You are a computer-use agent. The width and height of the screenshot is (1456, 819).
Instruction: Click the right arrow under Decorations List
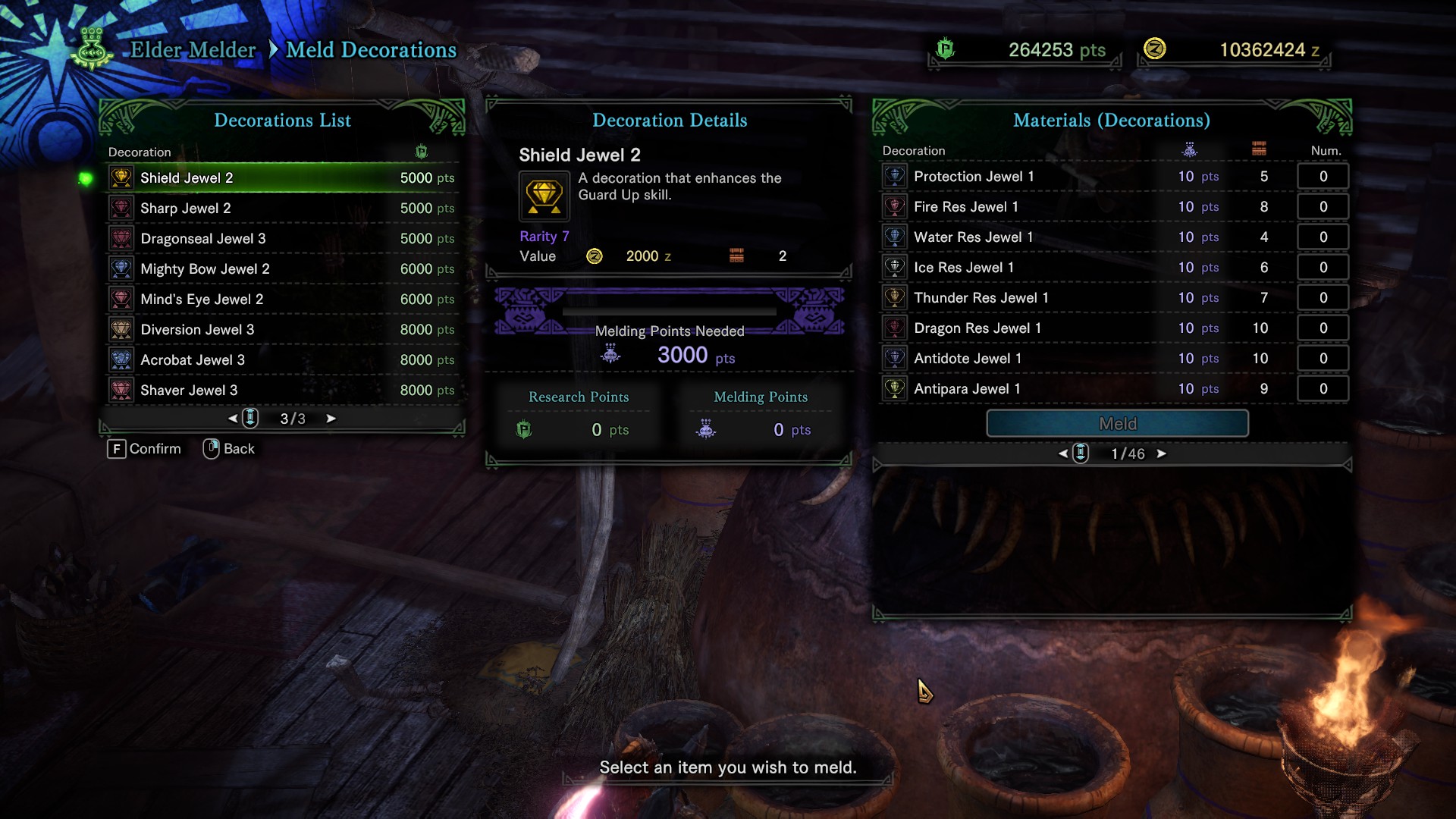(x=331, y=418)
